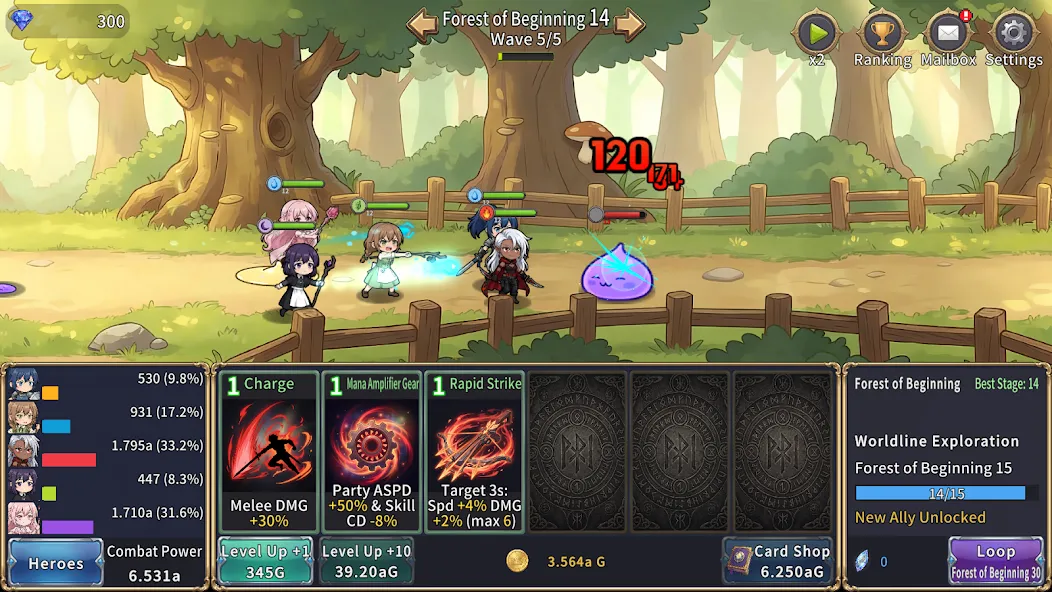The image size is (1052, 592).
Task: Buy Level Up +1 for 345G
Action: click(265, 561)
